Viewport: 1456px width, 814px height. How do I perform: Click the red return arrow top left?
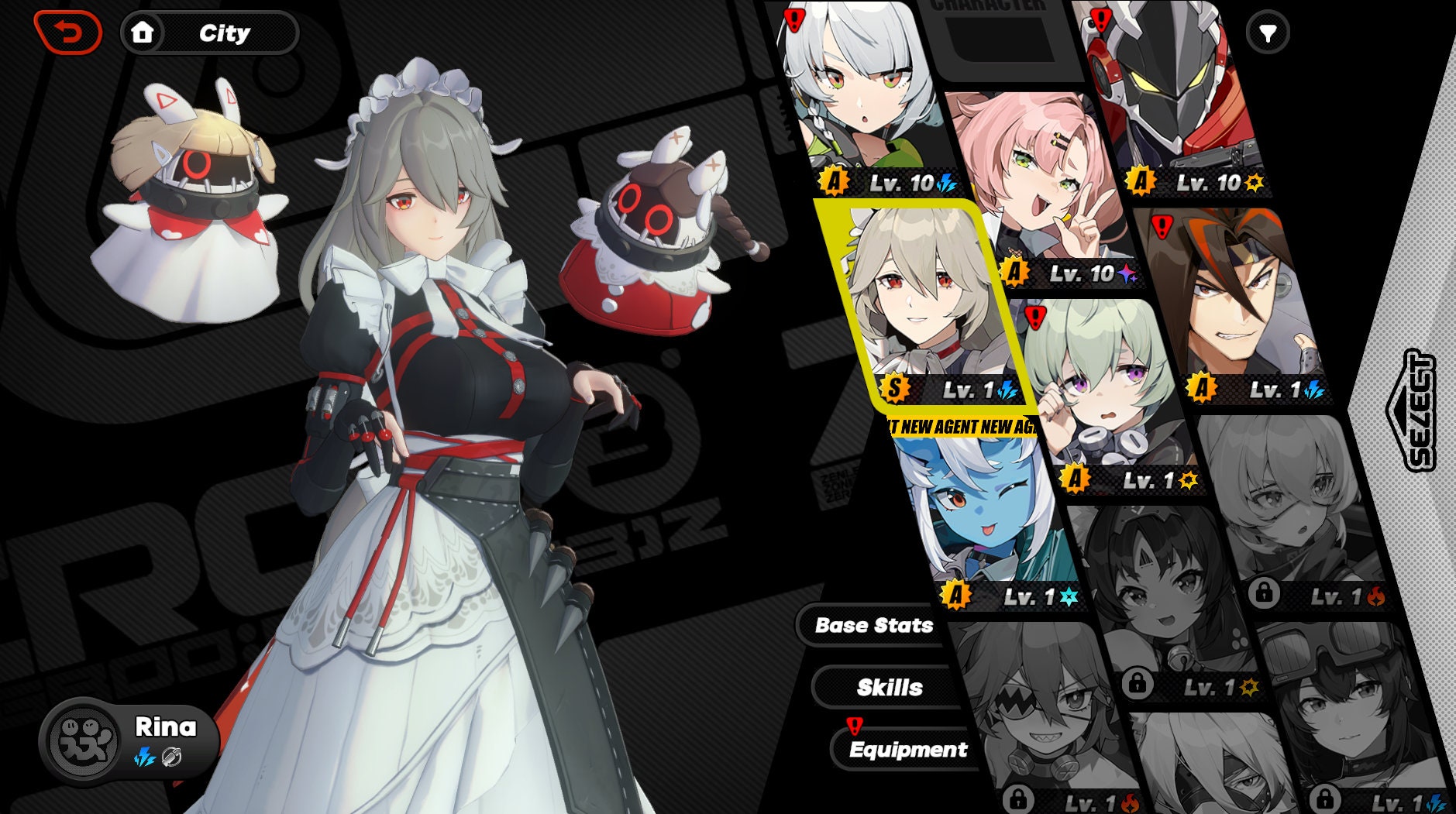click(66, 30)
